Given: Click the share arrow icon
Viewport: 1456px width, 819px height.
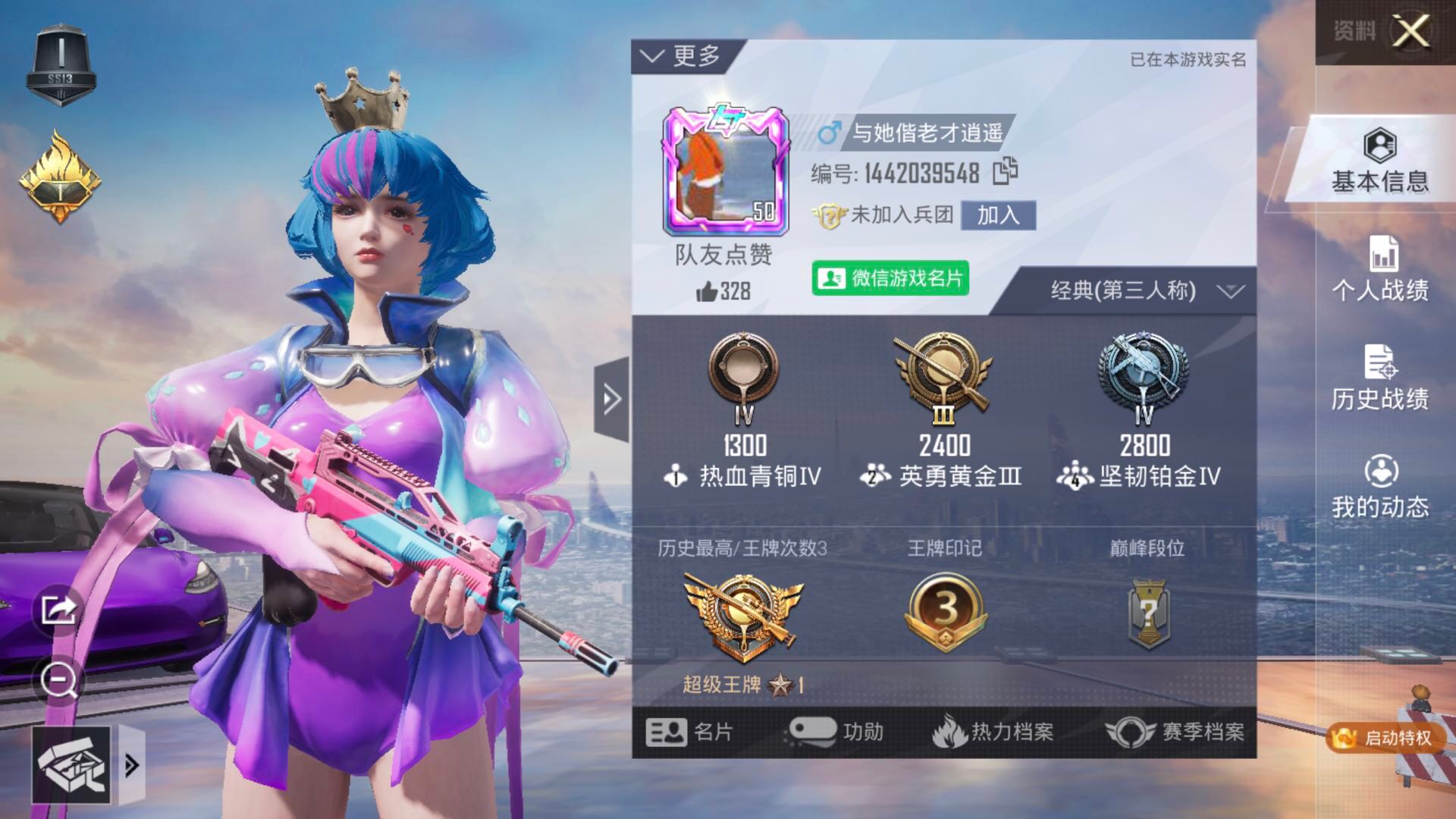Looking at the screenshot, I should (x=58, y=608).
